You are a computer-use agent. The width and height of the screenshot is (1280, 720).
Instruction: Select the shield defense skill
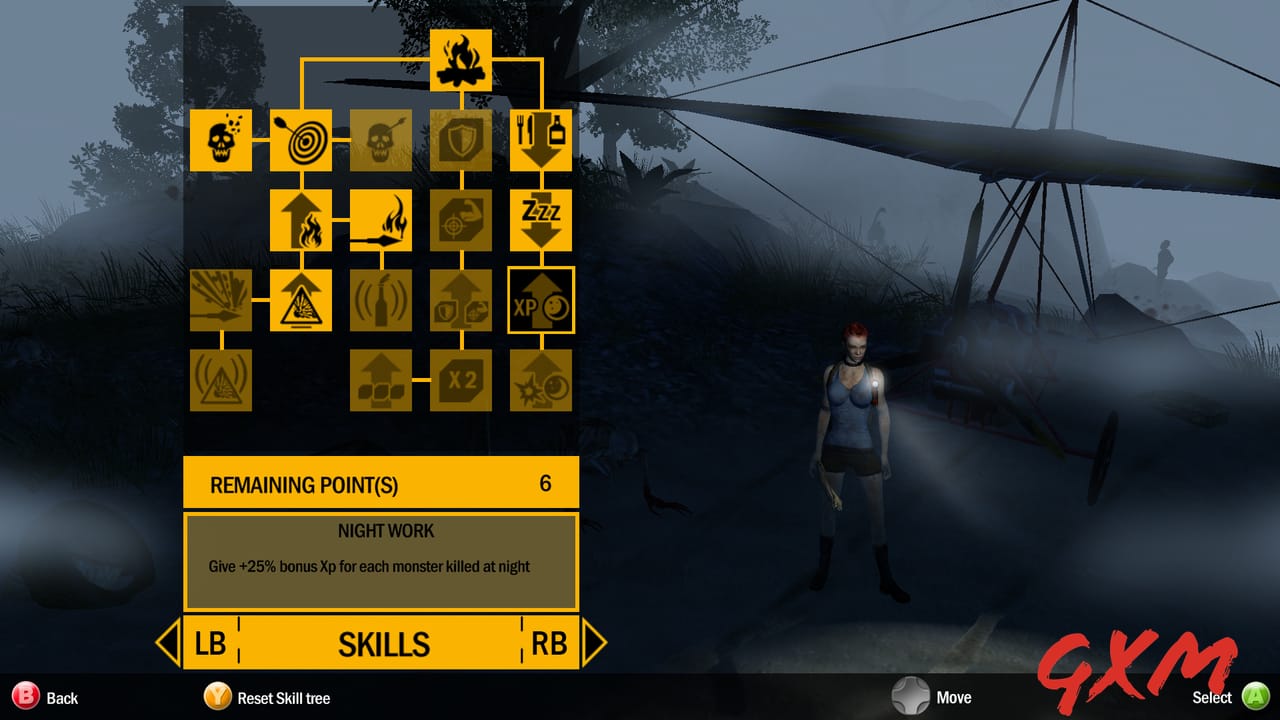pos(460,139)
